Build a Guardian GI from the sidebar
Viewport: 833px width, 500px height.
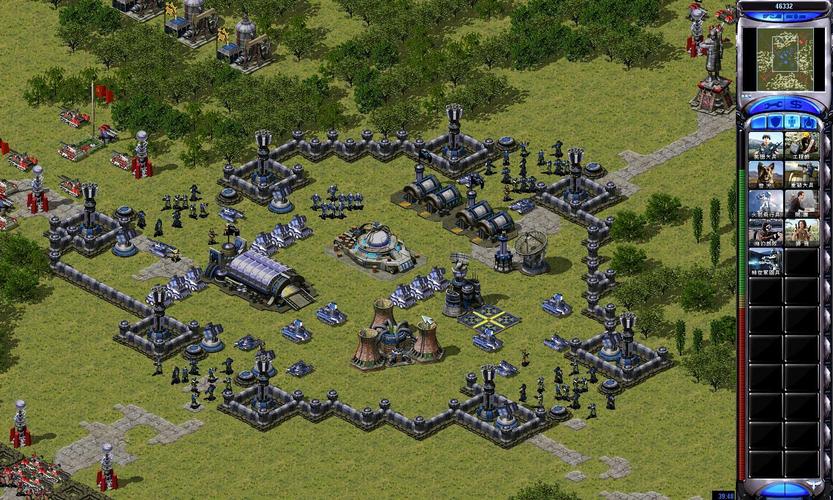(x=800, y=175)
